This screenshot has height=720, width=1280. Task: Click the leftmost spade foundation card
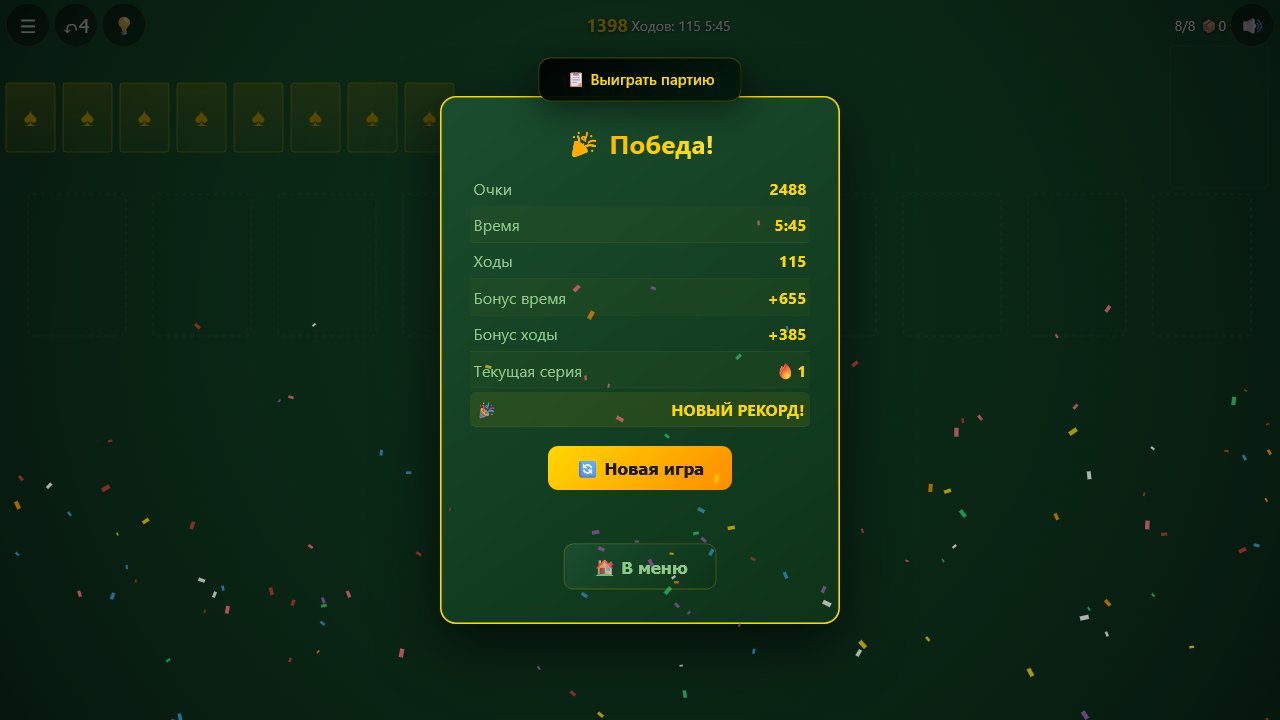(x=29, y=117)
